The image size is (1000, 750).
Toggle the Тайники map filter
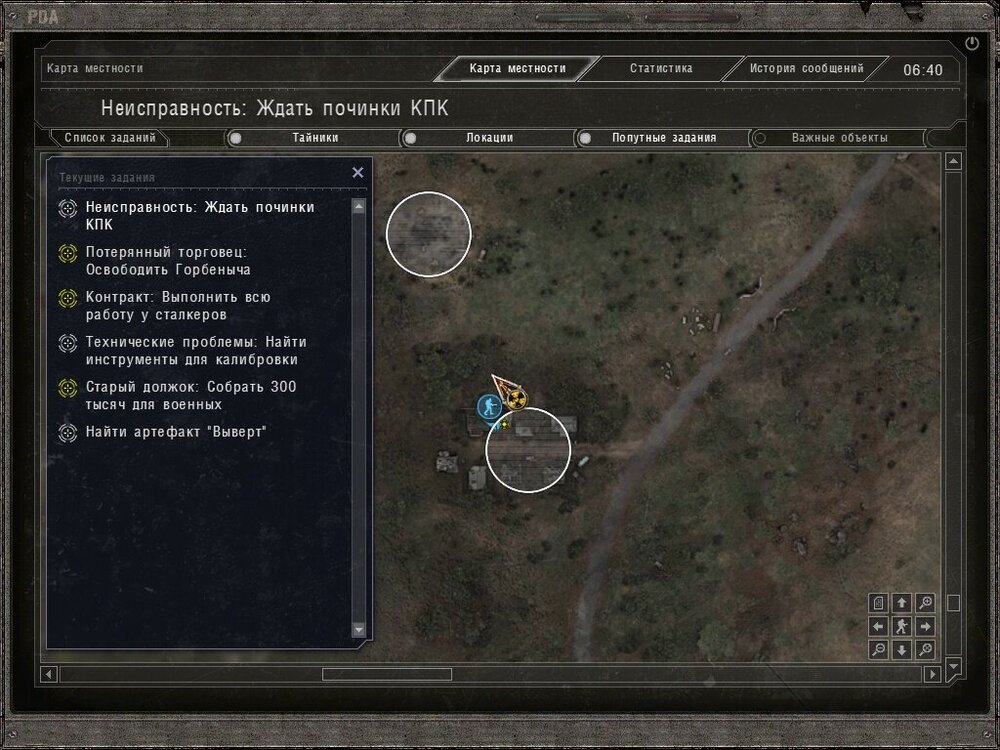(236, 138)
